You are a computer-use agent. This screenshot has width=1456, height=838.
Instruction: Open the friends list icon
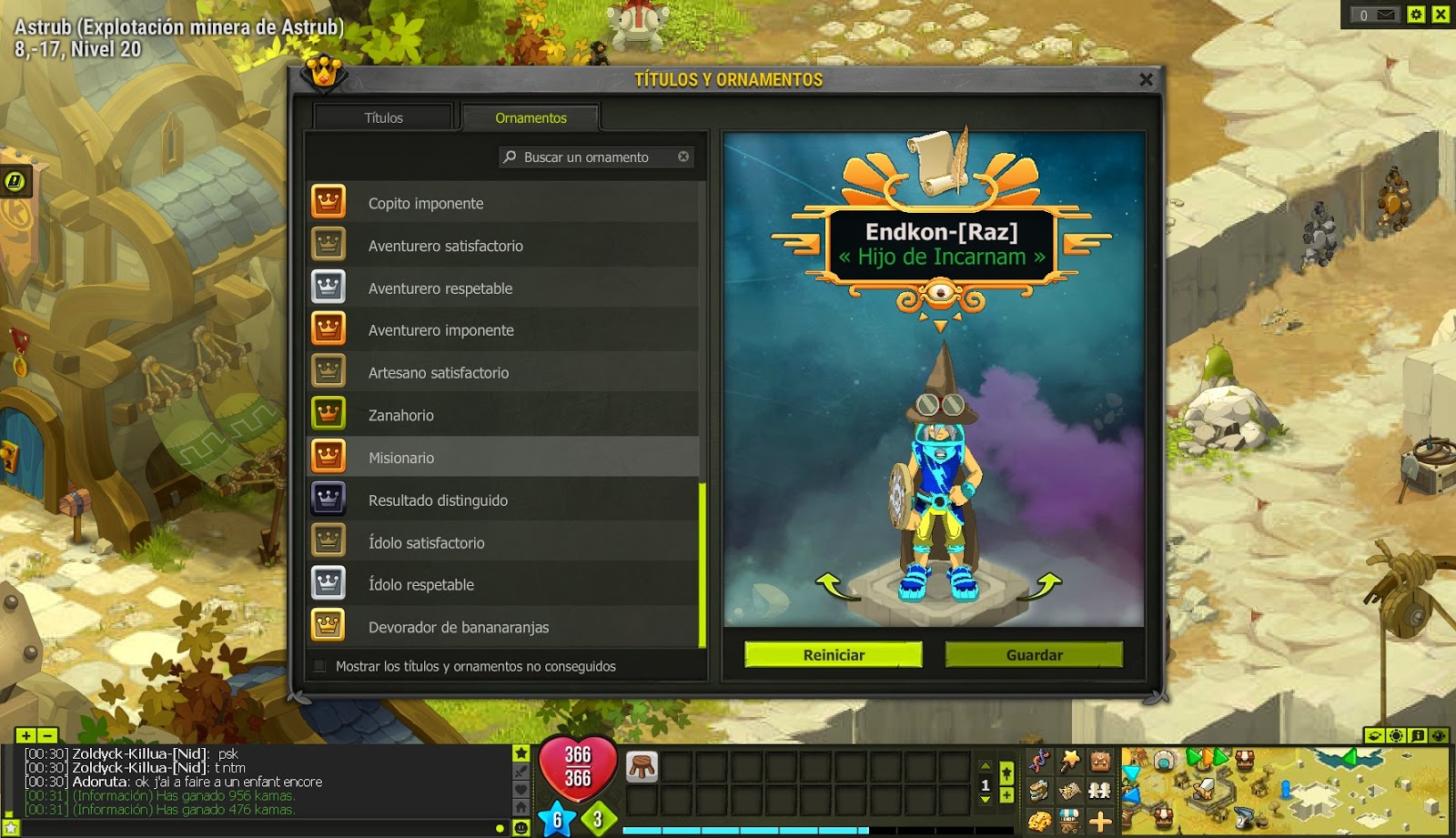(1100, 791)
